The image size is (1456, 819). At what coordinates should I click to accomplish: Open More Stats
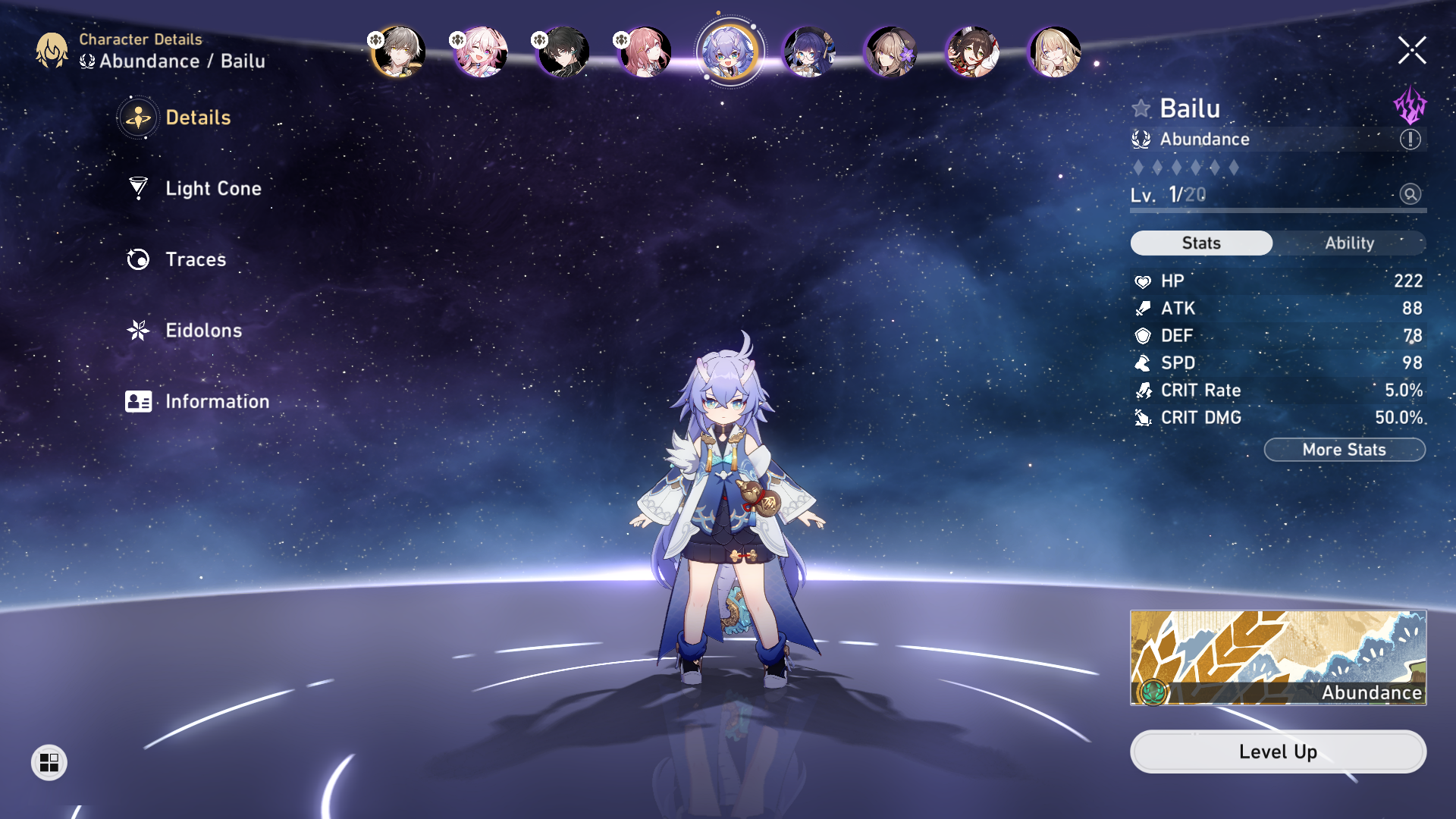[1344, 449]
